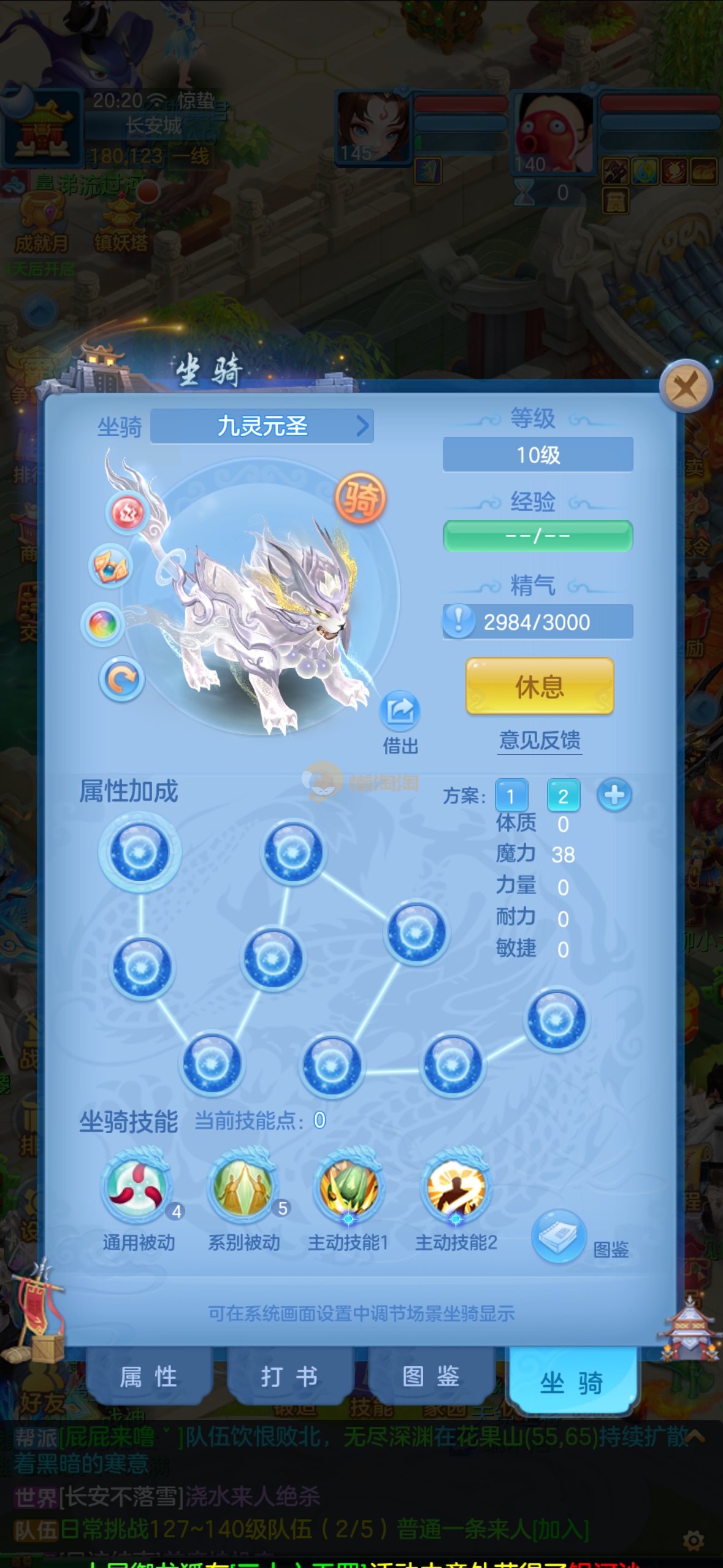Add a new plan with plus button
This screenshot has width=723, height=1568.
point(614,796)
